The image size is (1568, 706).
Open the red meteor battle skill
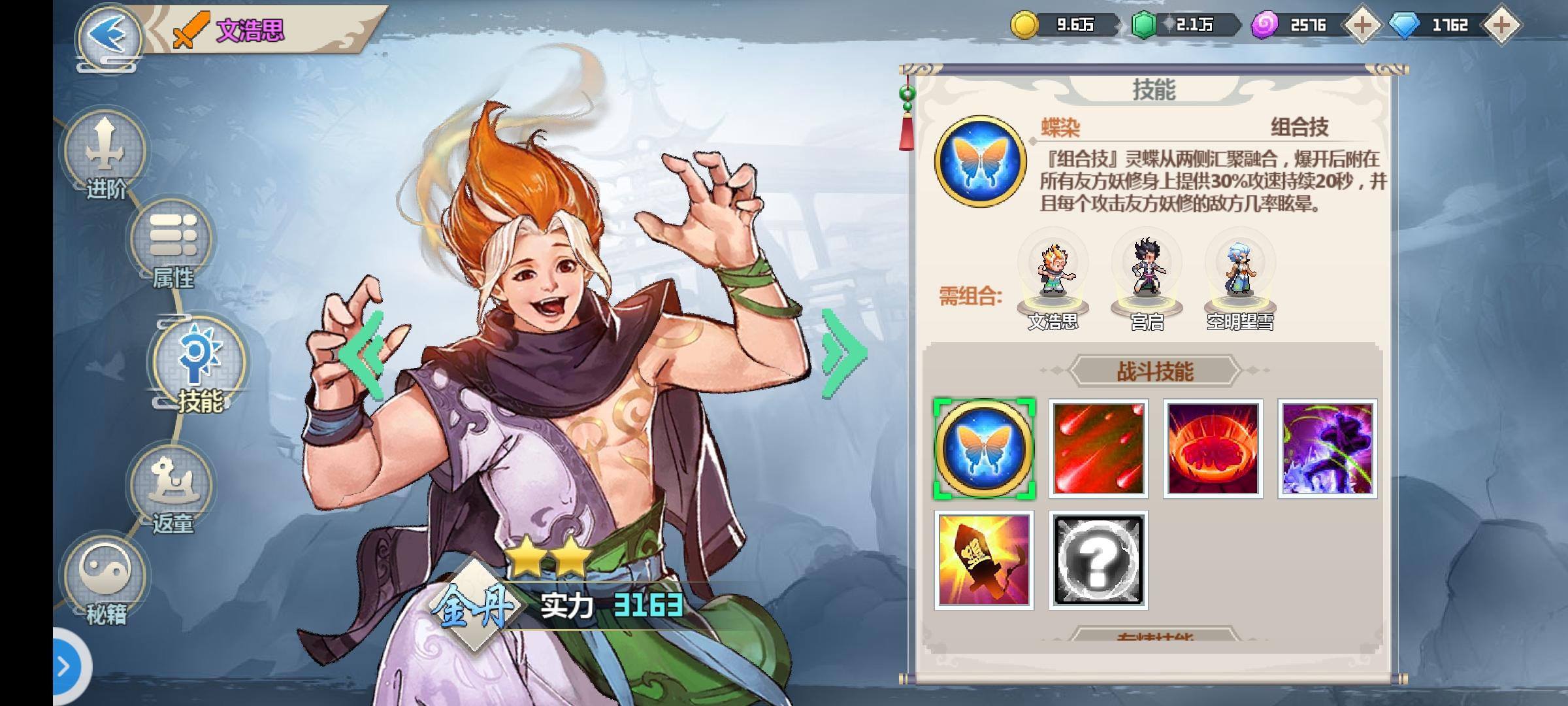point(1098,446)
